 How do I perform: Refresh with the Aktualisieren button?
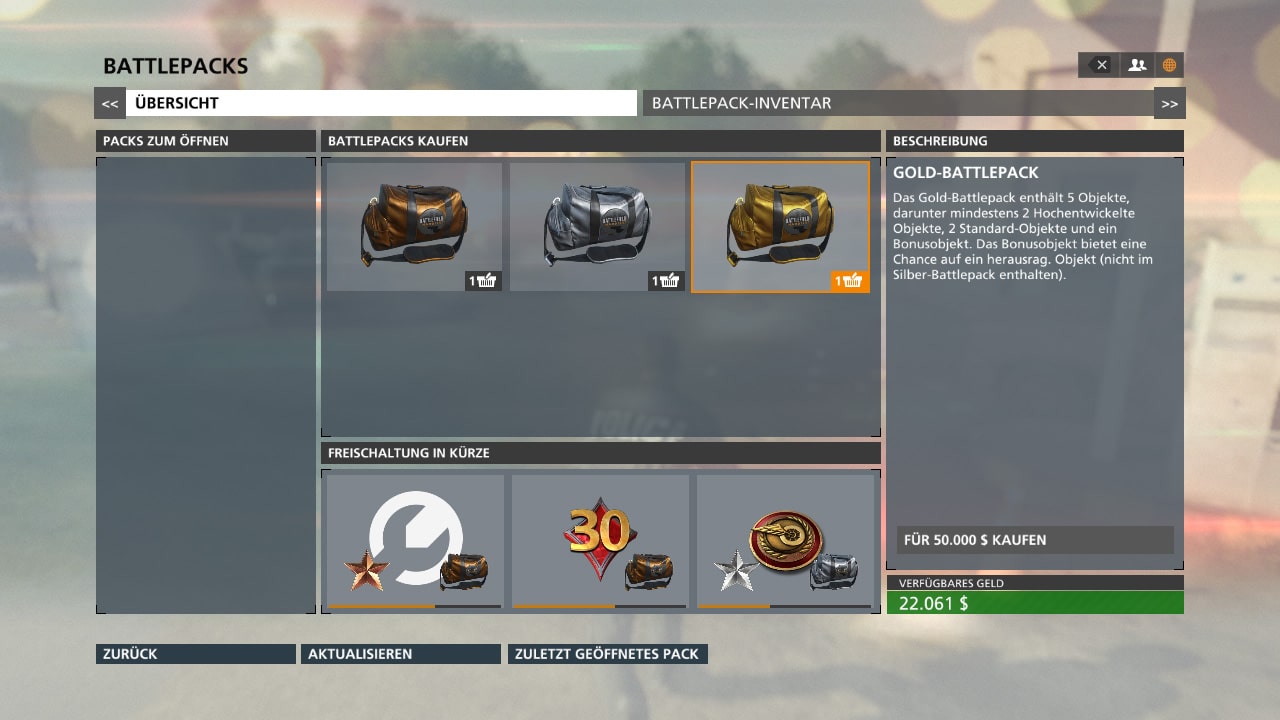(400, 654)
